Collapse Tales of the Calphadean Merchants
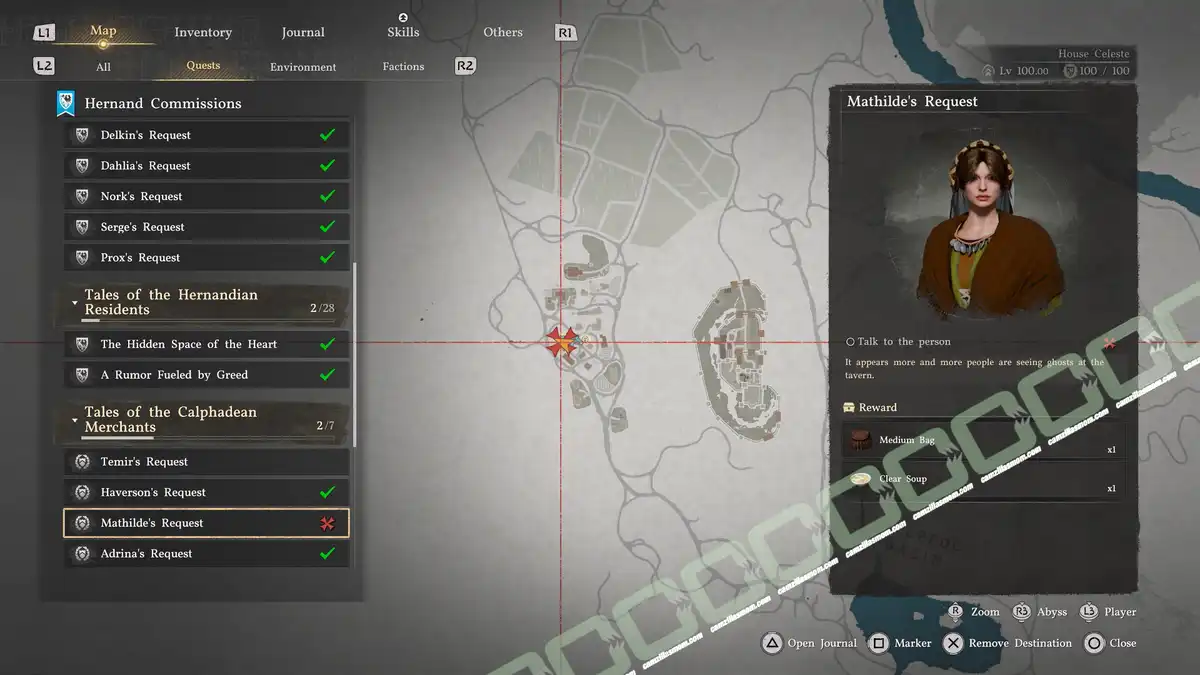This screenshot has height=675, width=1200. point(75,420)
